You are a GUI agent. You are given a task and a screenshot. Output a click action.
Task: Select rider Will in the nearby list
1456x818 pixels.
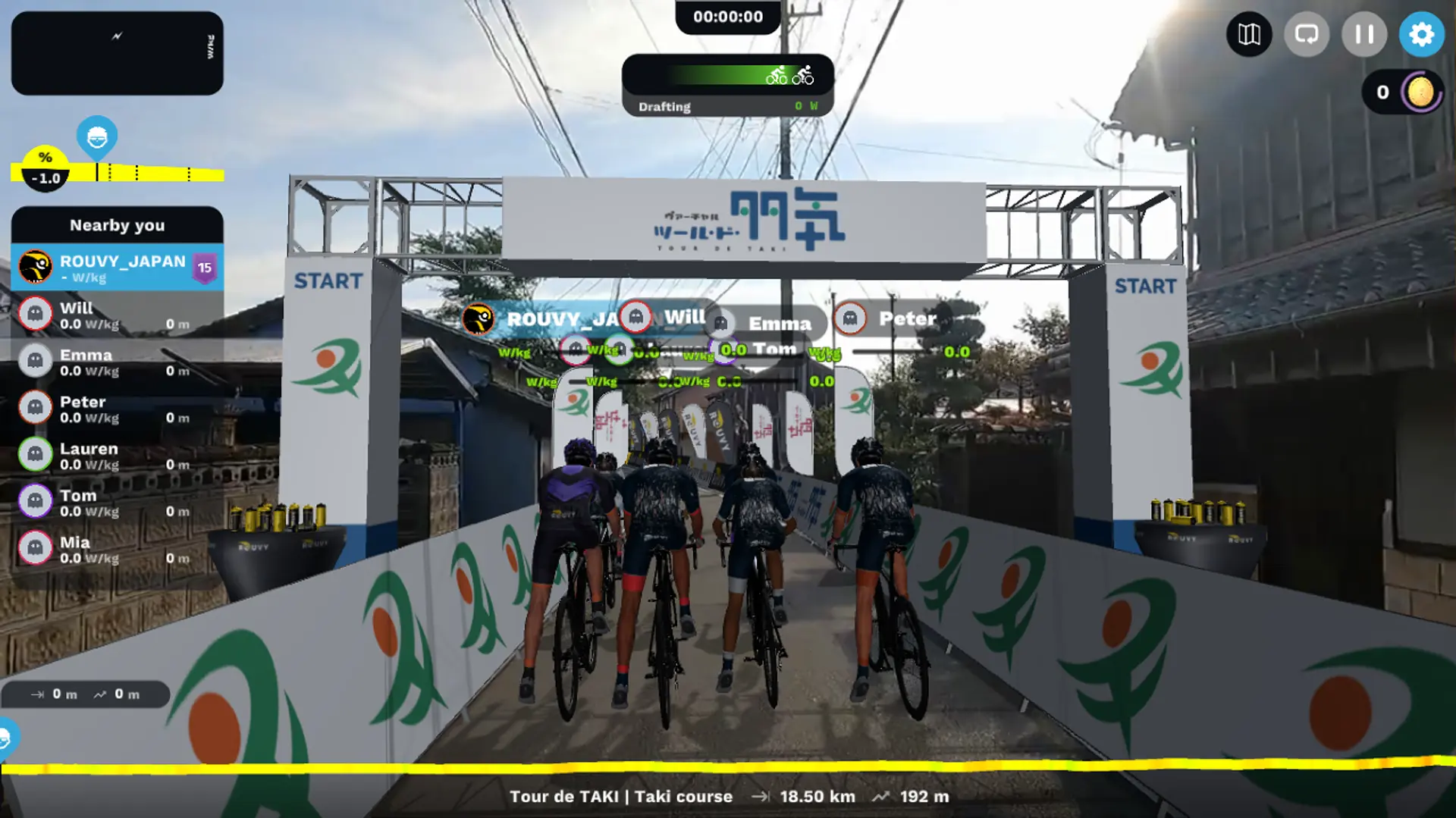pyautogui.click(x=117, y=315)
